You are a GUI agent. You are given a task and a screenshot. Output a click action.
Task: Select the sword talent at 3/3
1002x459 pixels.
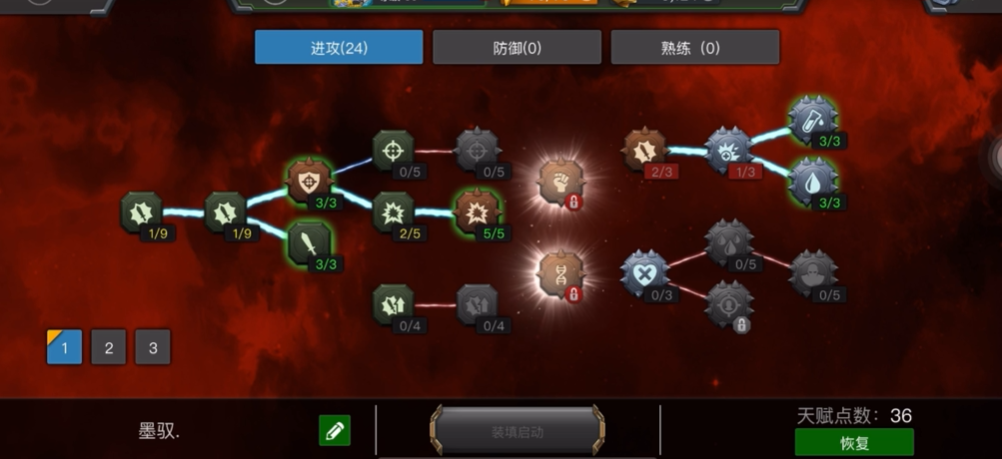310,243
